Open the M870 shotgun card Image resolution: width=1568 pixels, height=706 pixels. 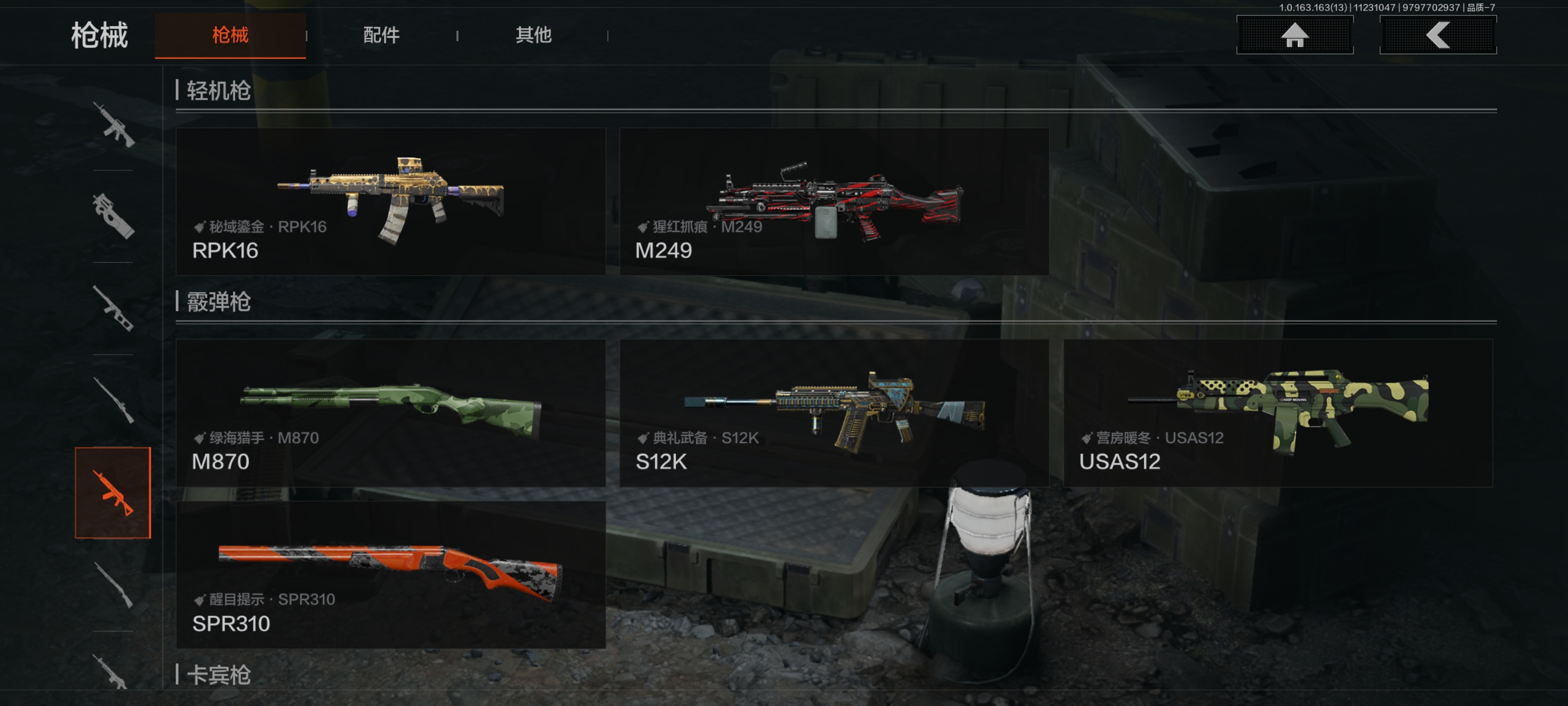click(390, 412)
